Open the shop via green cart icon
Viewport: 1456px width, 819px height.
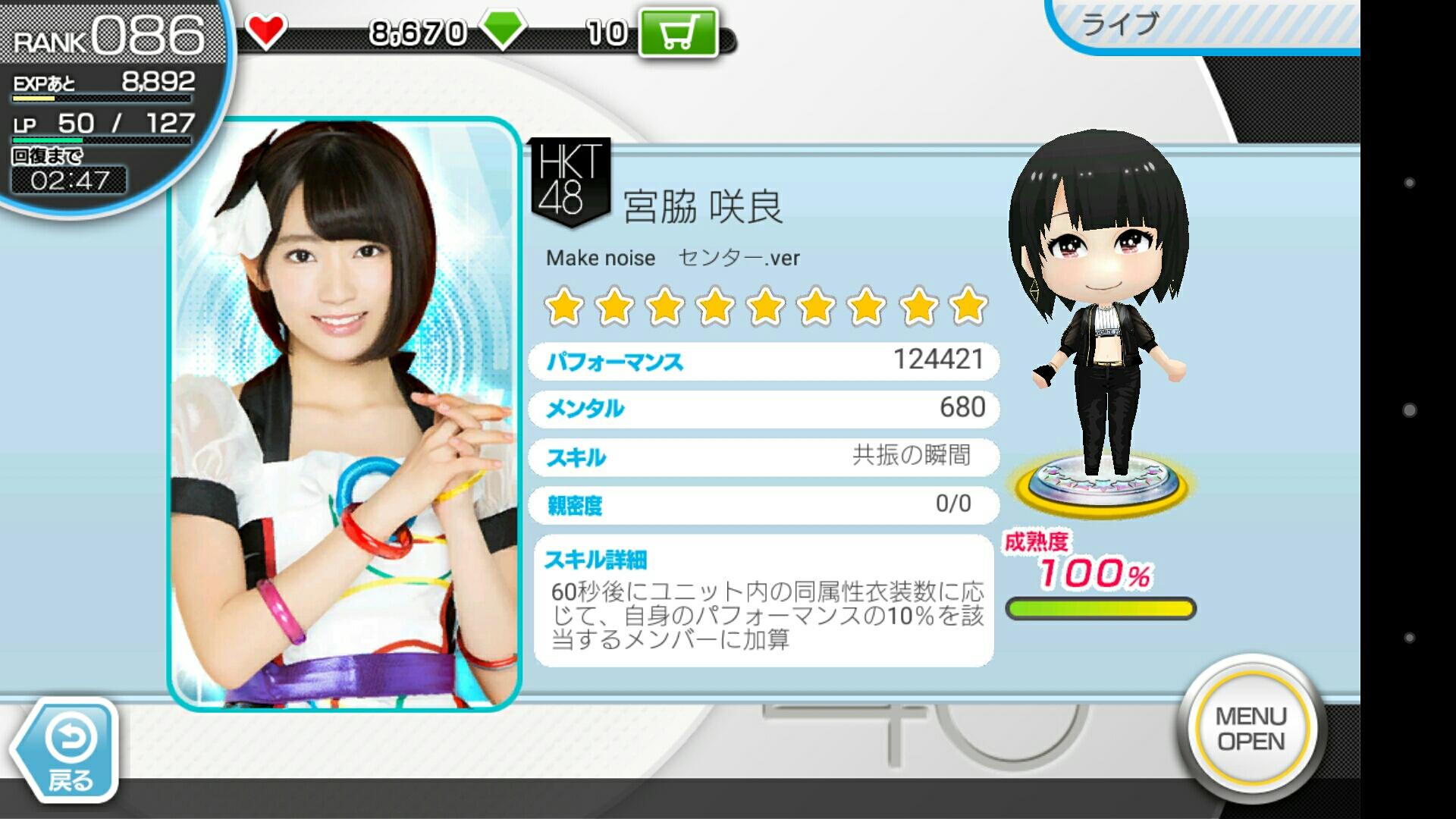pos(677,33)
